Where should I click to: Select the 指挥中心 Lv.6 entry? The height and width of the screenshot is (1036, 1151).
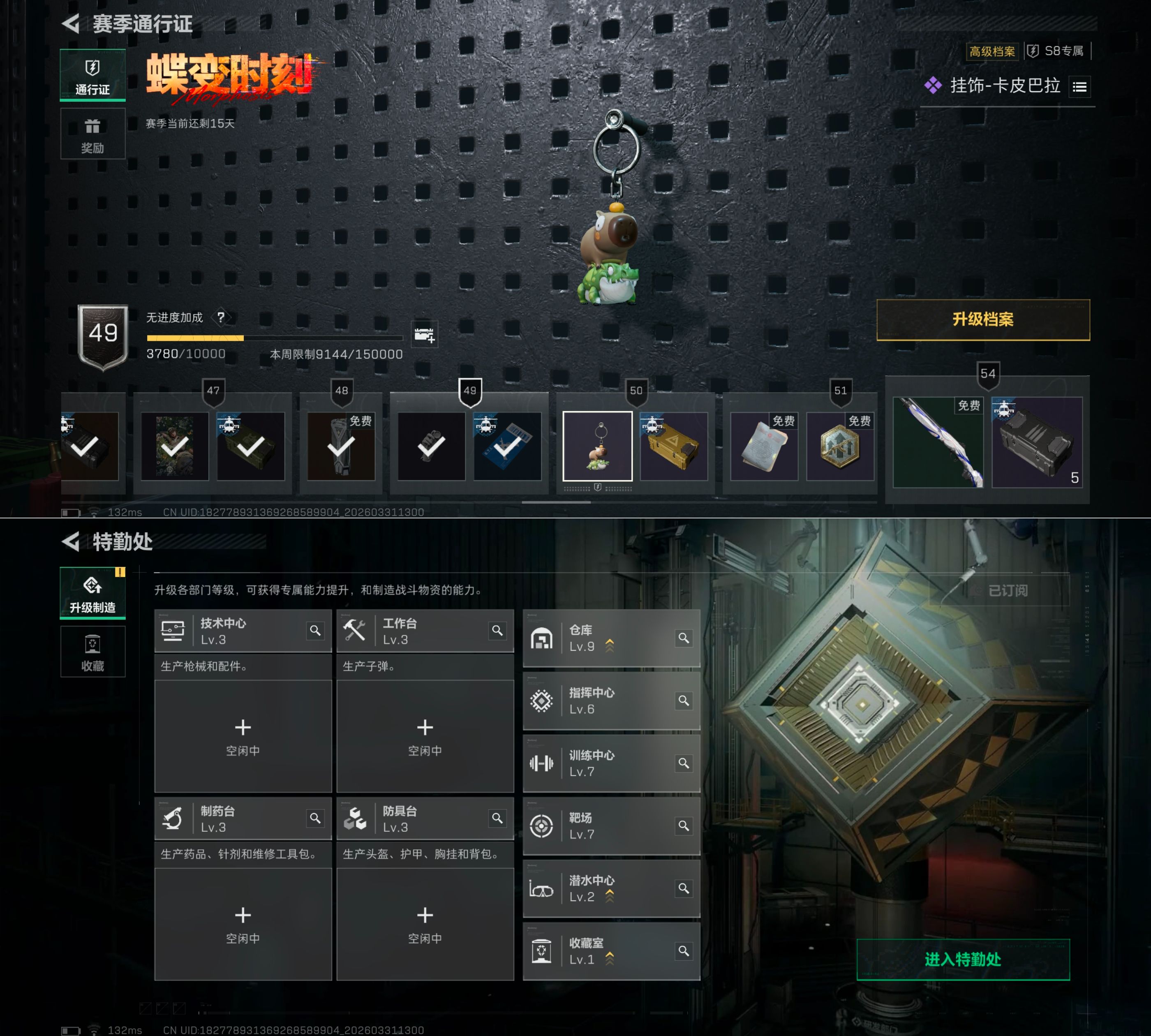tap(603, 701)
